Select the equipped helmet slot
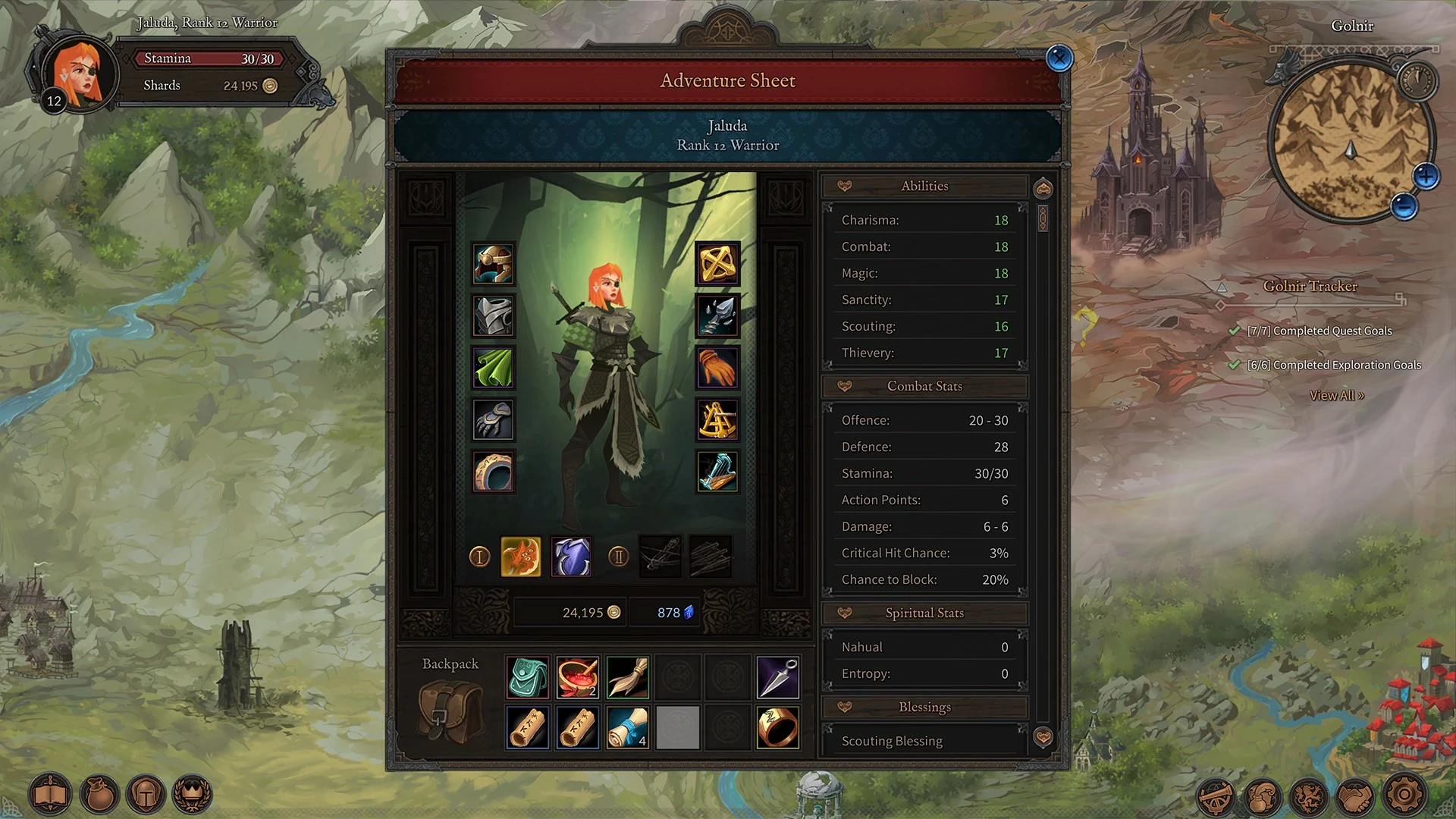The image size is (1456, 819). click(494, 264)
